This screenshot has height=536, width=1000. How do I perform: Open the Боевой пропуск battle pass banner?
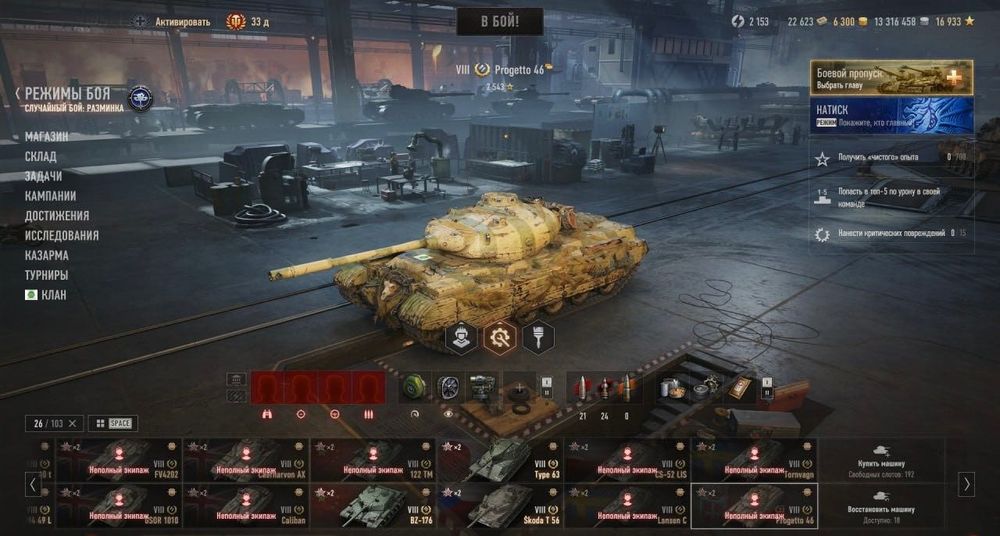tap(892, 77)
